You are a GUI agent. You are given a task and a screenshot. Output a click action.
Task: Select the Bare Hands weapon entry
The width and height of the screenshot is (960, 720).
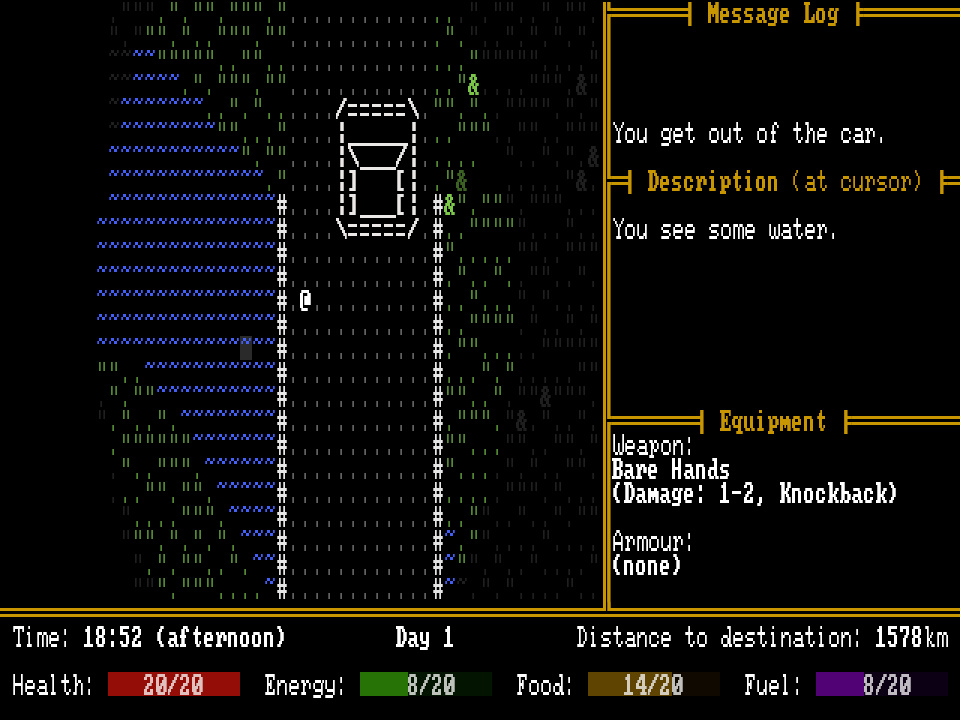pyautogui.click(x=670, y=470)
